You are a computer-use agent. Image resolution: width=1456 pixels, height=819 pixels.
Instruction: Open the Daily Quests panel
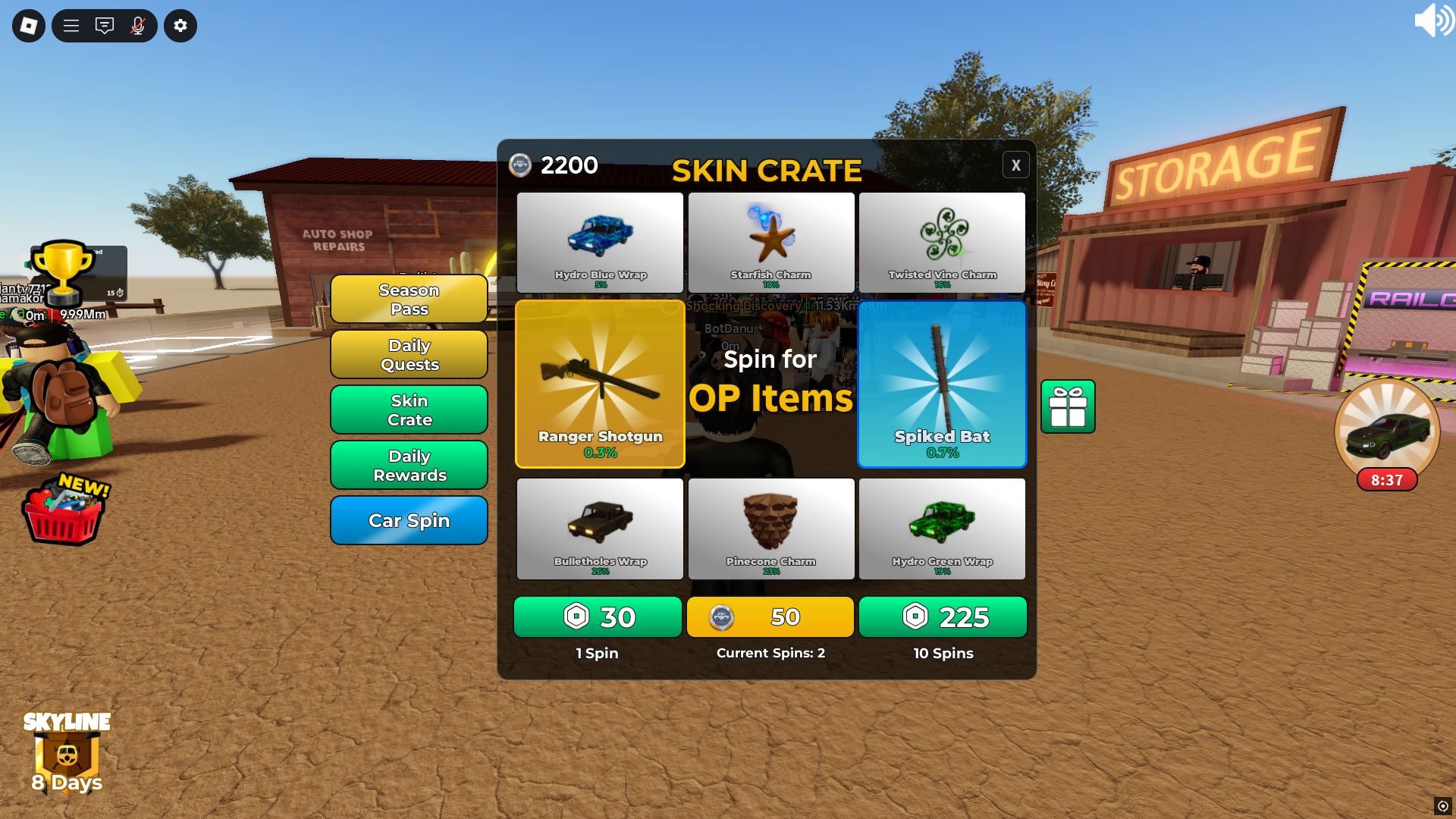point(409,354)
